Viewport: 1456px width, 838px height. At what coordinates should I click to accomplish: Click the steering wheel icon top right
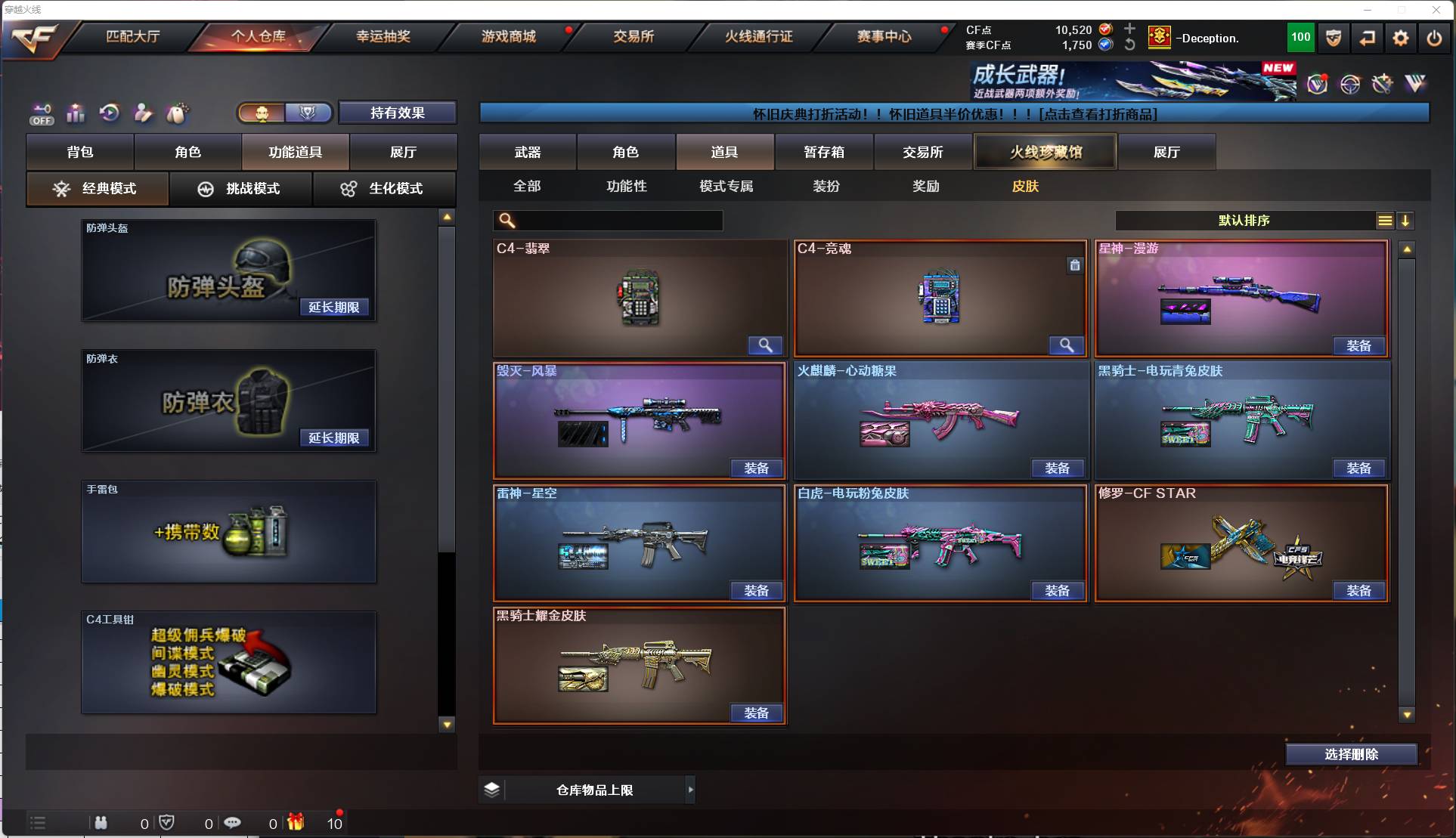point(1351,85)
